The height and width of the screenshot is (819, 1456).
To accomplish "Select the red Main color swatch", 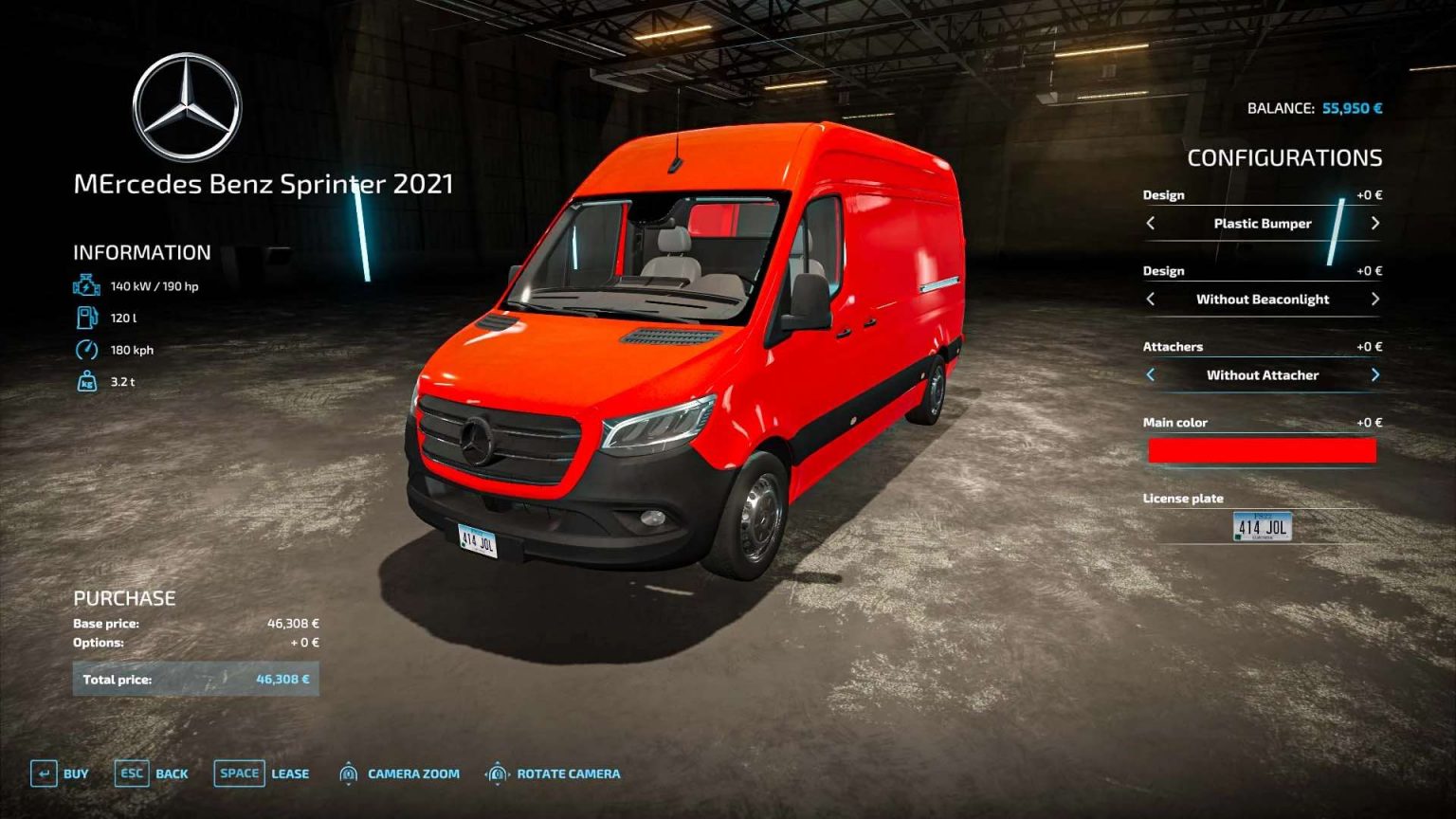I will [x=1262, y=450].
